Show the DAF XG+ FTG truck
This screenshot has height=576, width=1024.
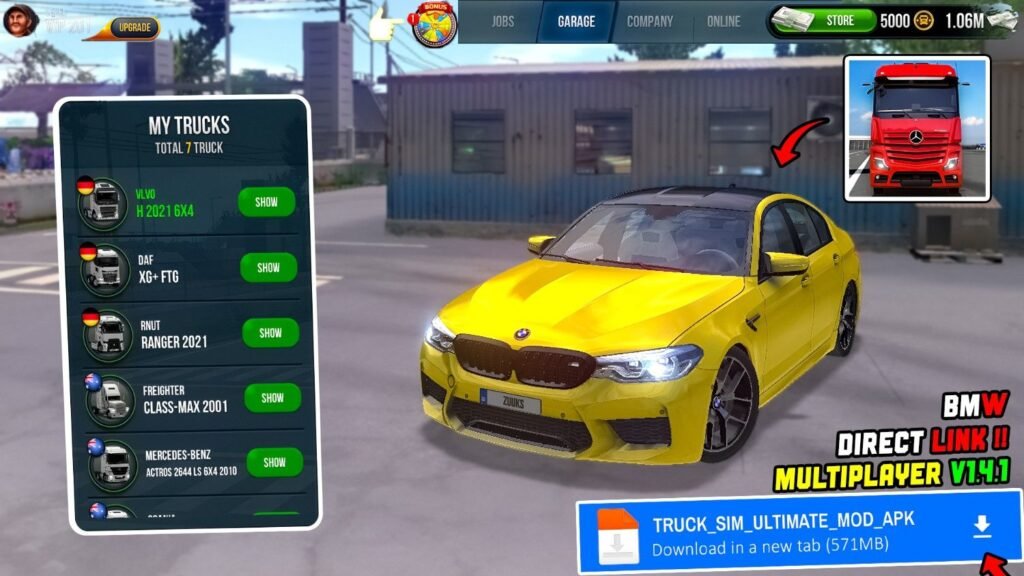[268, 267]
